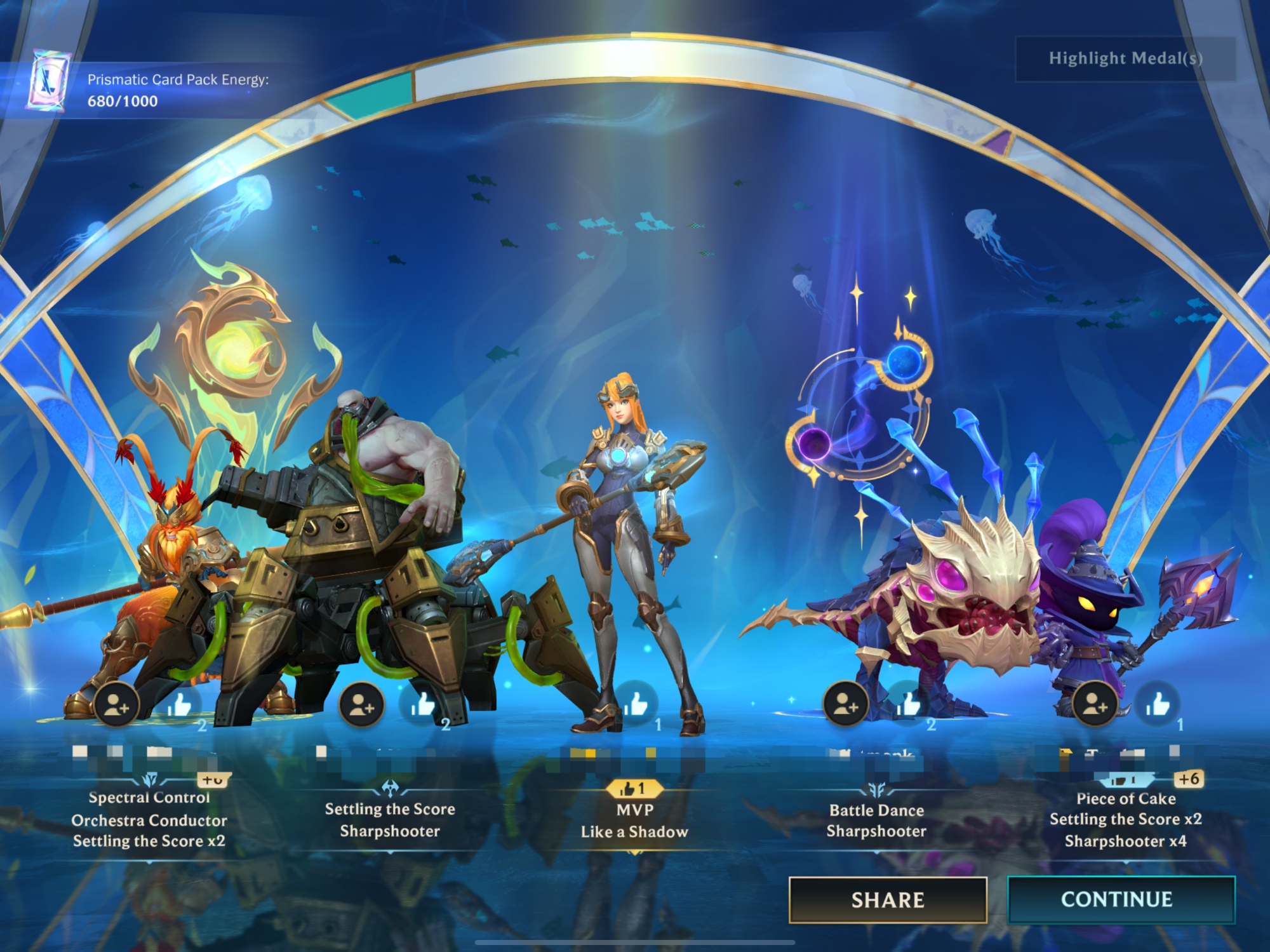Open the Highlight Medal(s) panel
Screen dimensions: 1270x952
coord(1125,58)
